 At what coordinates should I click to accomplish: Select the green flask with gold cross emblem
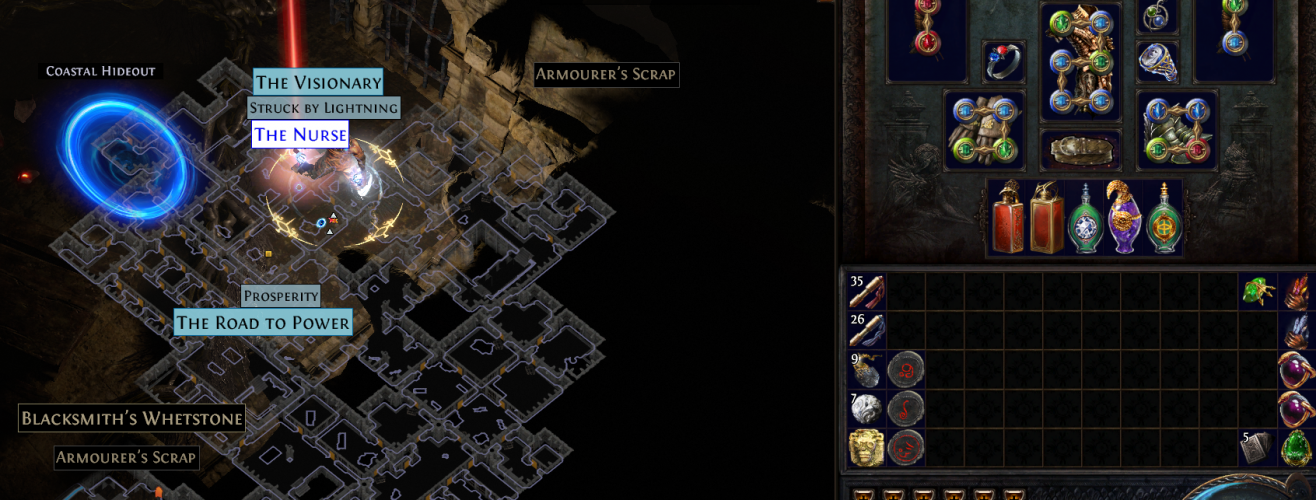(1162, 219)
